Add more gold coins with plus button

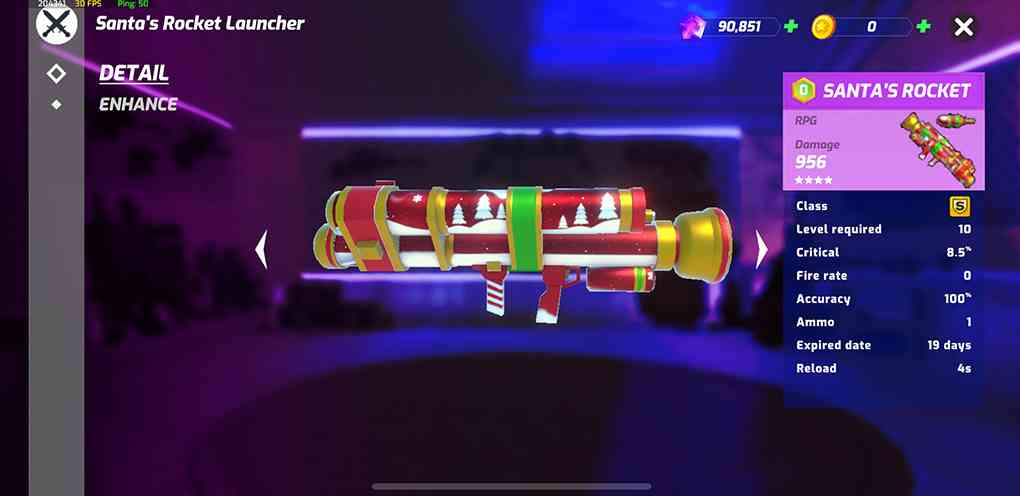pos(923,27)
